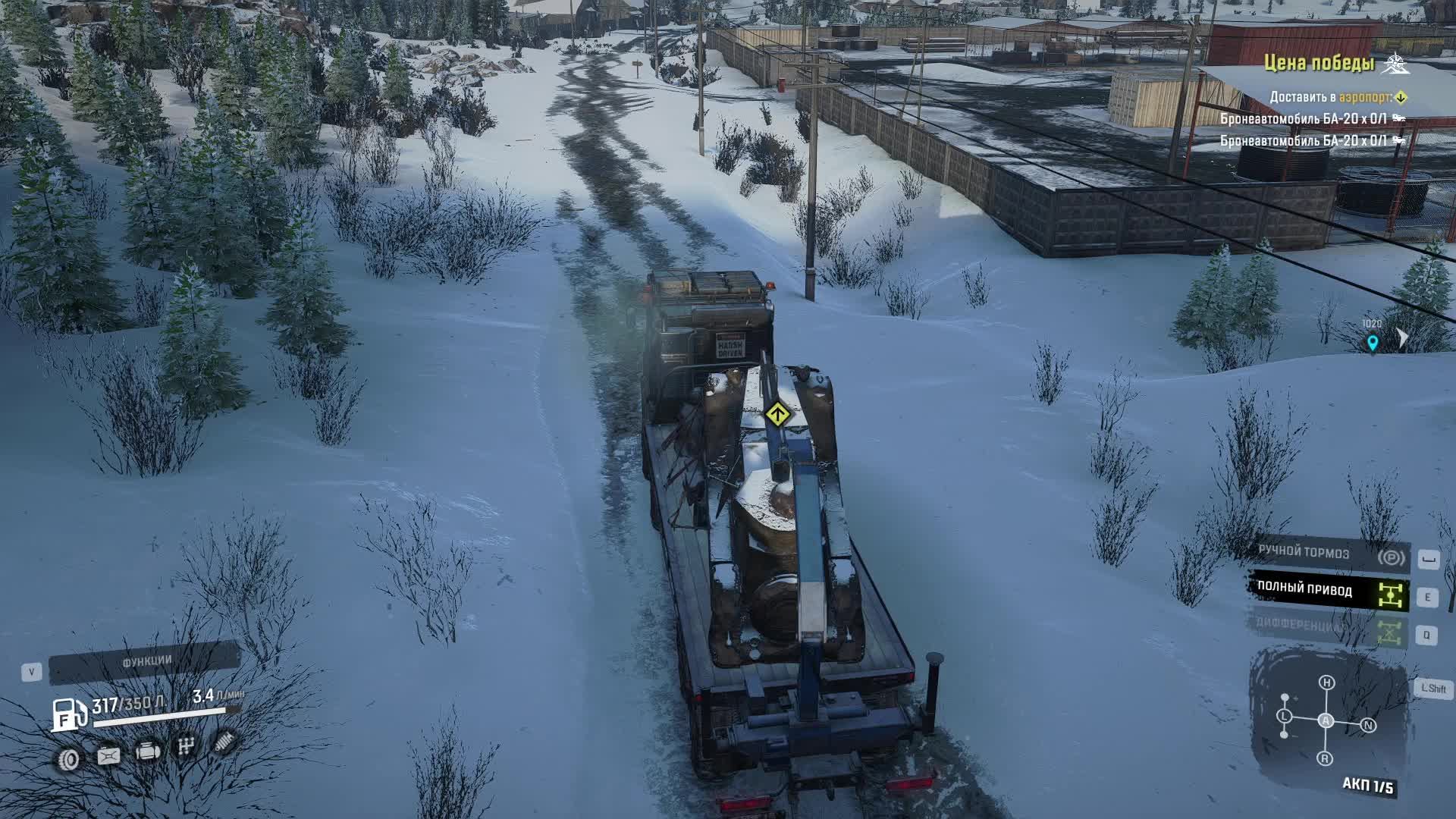This screenshot has height=819, width=1456.
Task: Click the fuel pump icon
Action: coord(69,713)
